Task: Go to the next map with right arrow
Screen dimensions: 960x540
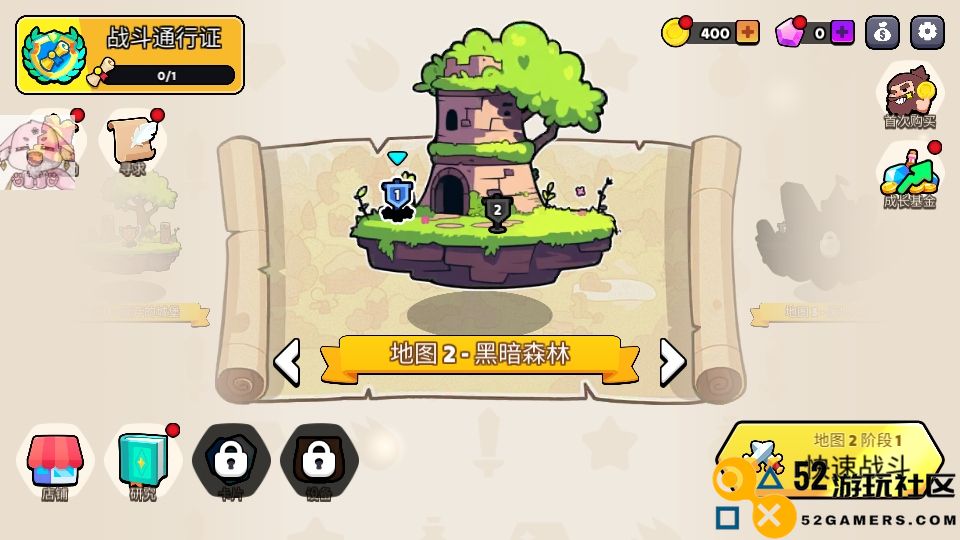Action: click(x=673, y=362)
